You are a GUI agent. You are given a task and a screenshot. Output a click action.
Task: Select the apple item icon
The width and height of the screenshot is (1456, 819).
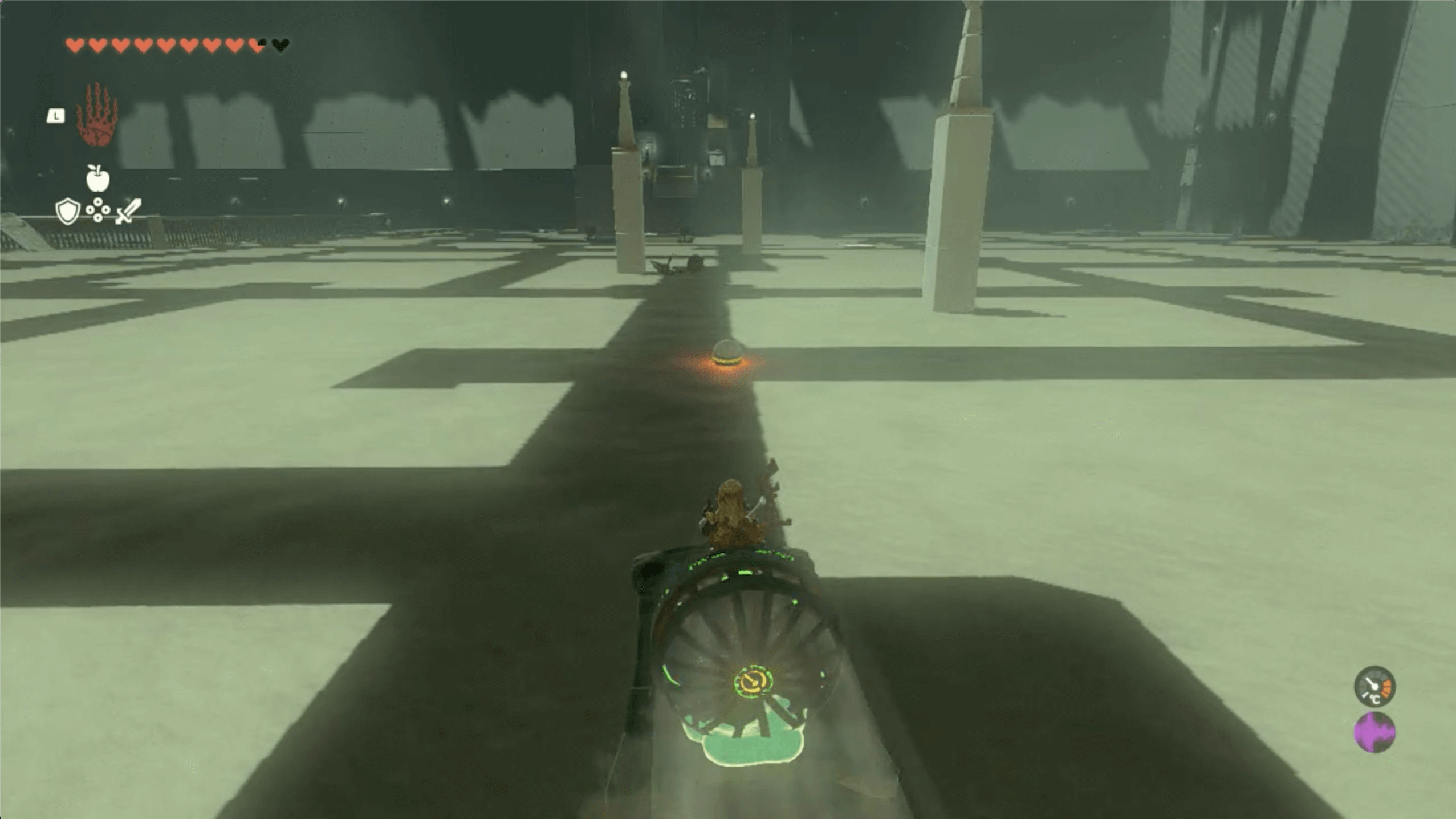[97, 178]
